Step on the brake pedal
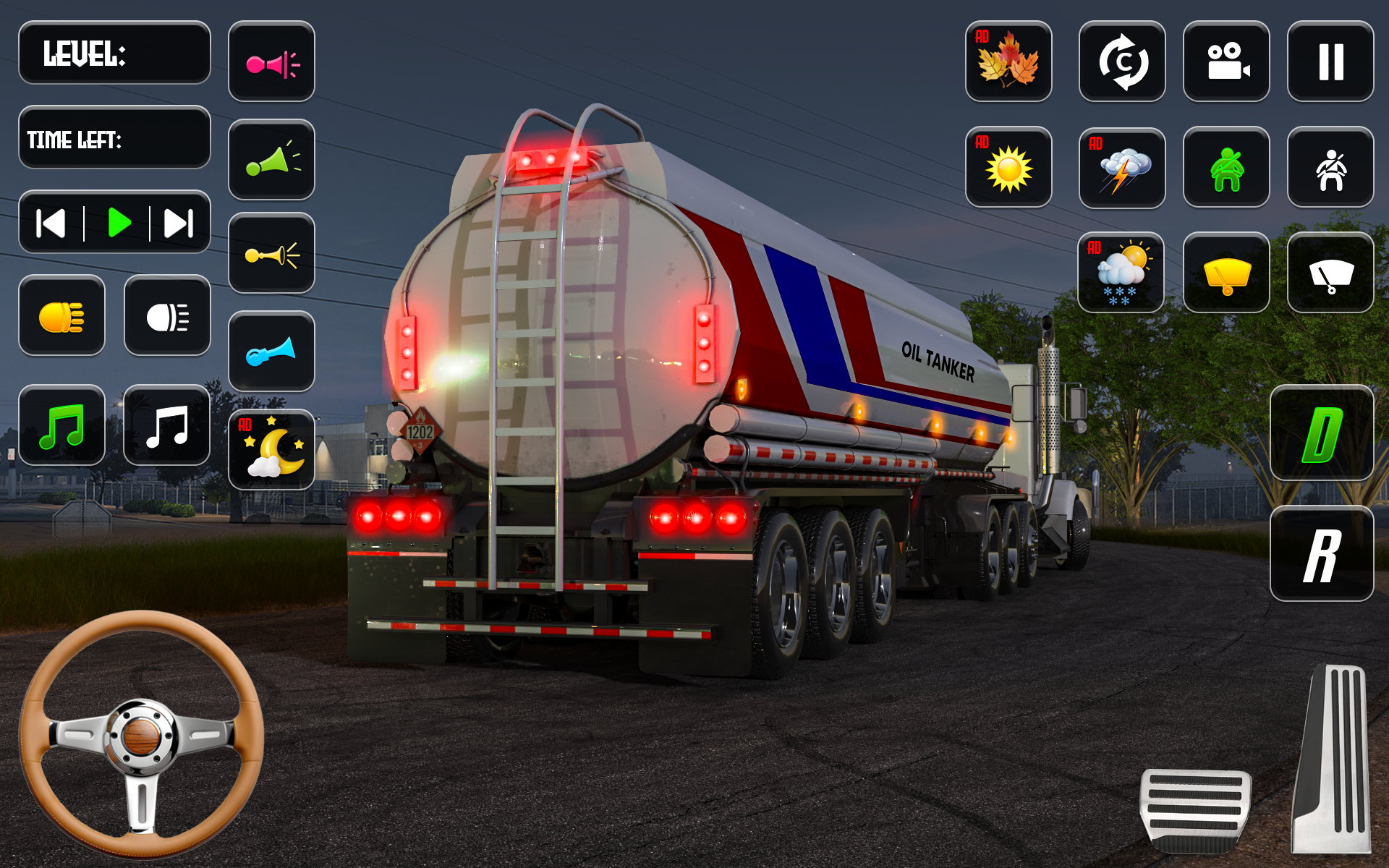The image size is (1389, 868). click(x=1194, y=809)
